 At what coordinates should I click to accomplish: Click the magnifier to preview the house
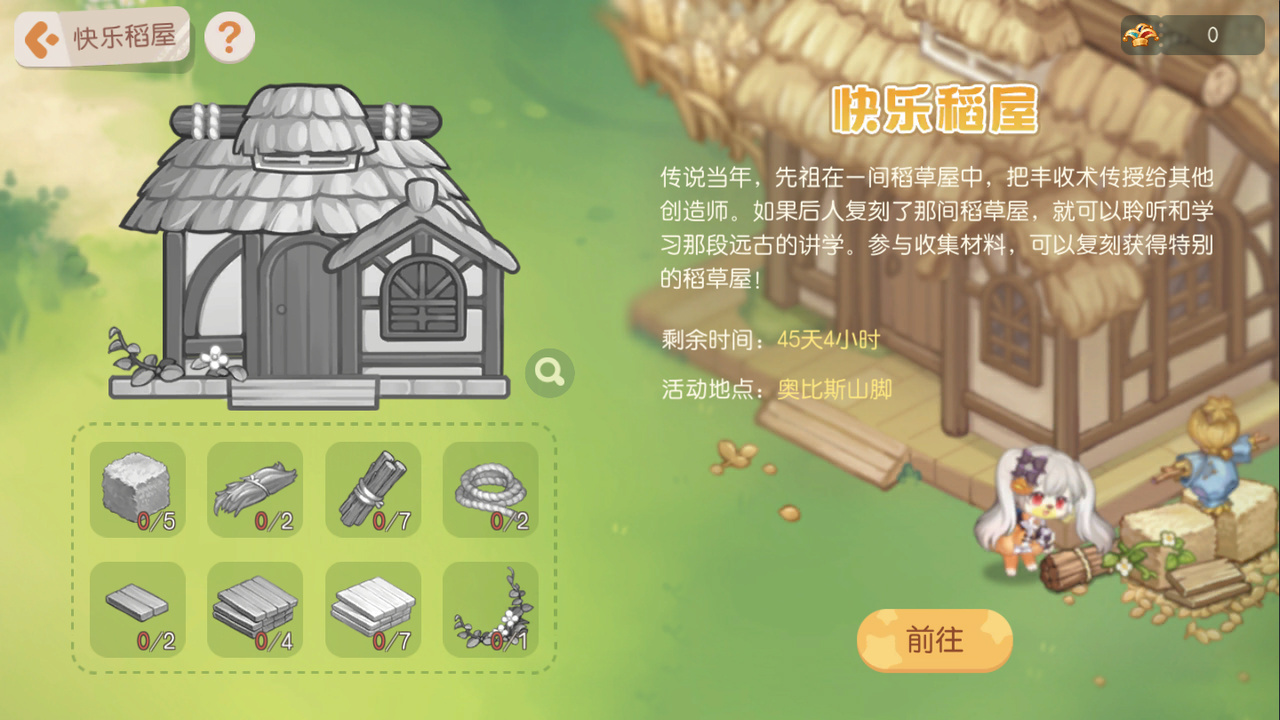[x=548, y=371]
